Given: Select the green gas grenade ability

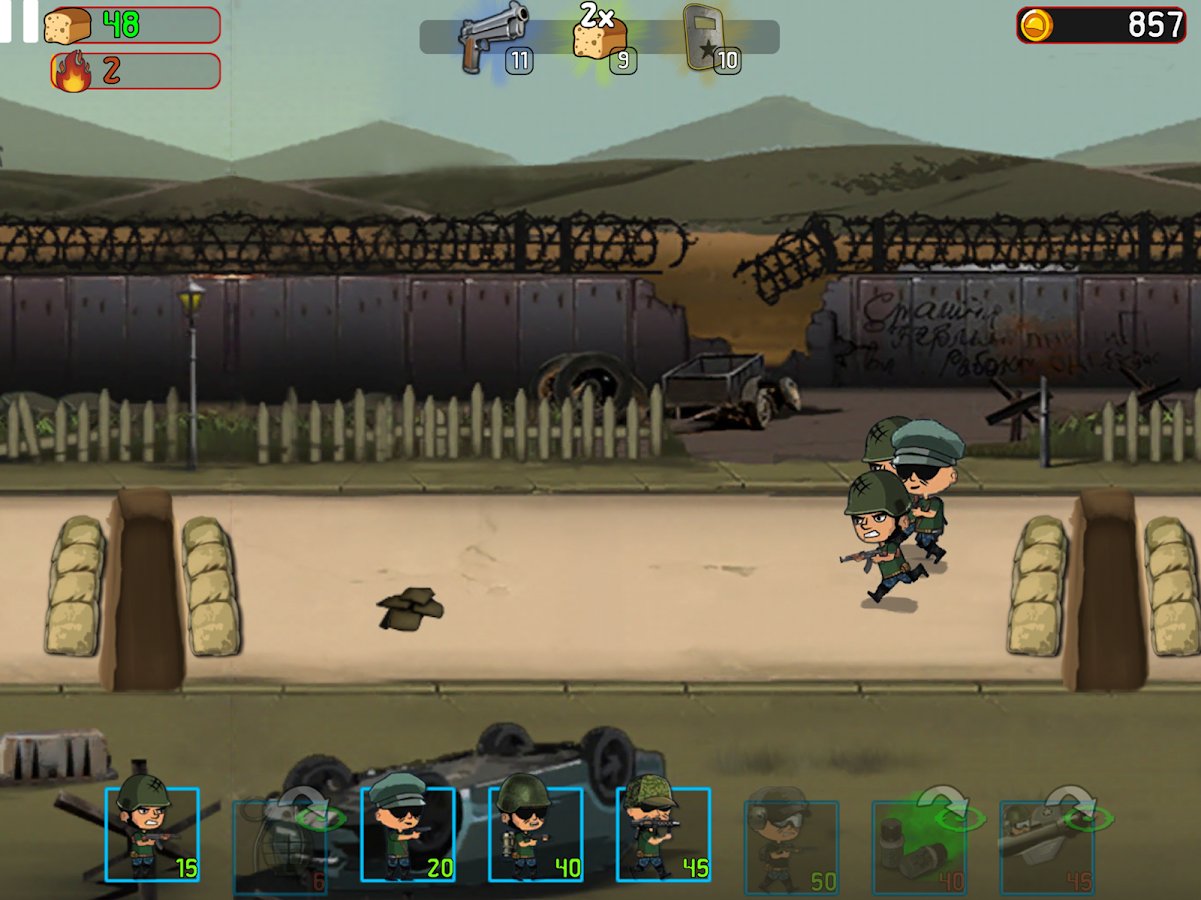Looking at the screenshot, I should [919, 846].
